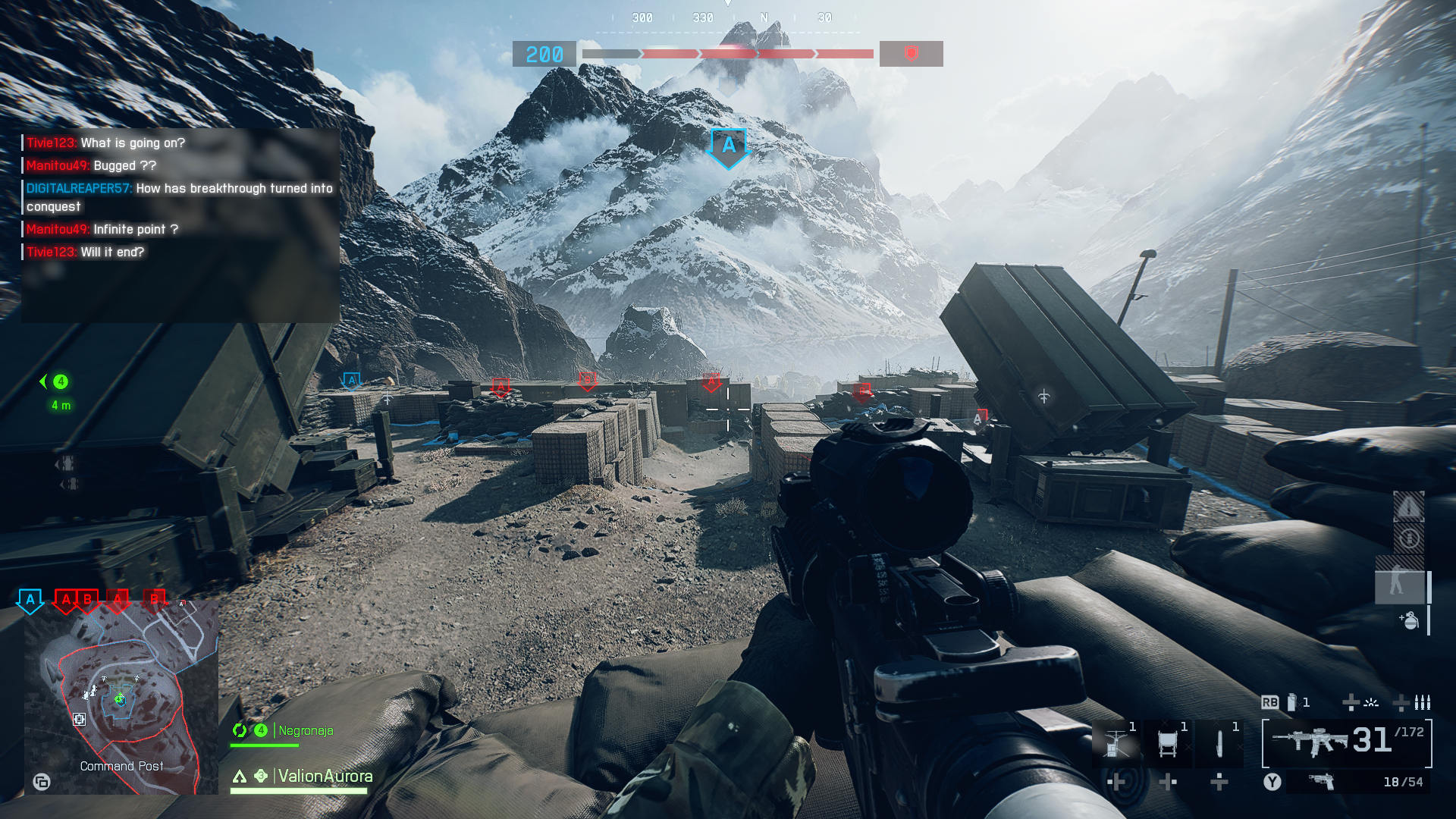This screenshot has height=819, width=1456.
Task: Select the smoke grenade throwable icon
Action: click(x=1291, y=702)
